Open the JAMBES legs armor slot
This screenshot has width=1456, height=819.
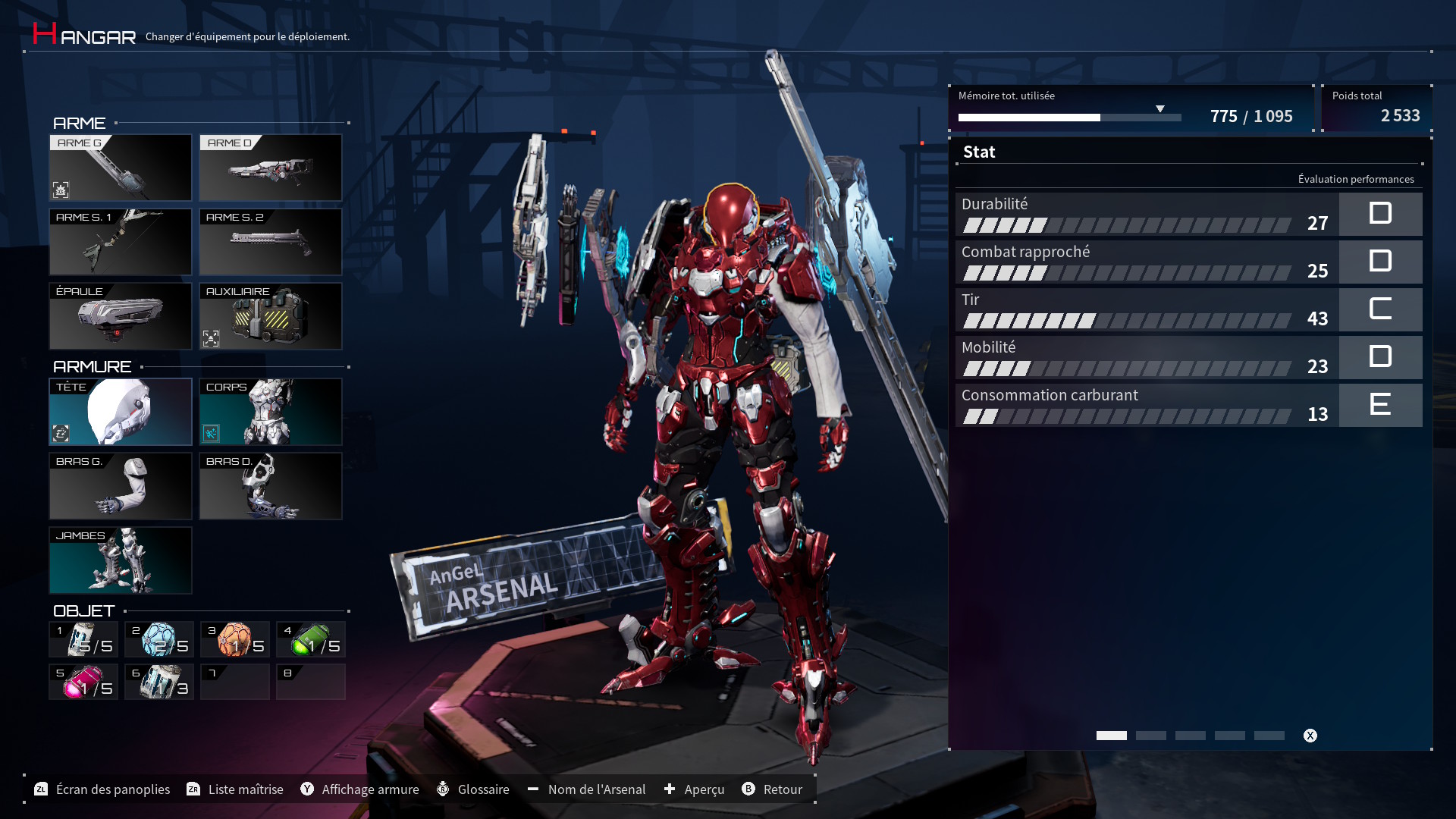tap(121, 560)
